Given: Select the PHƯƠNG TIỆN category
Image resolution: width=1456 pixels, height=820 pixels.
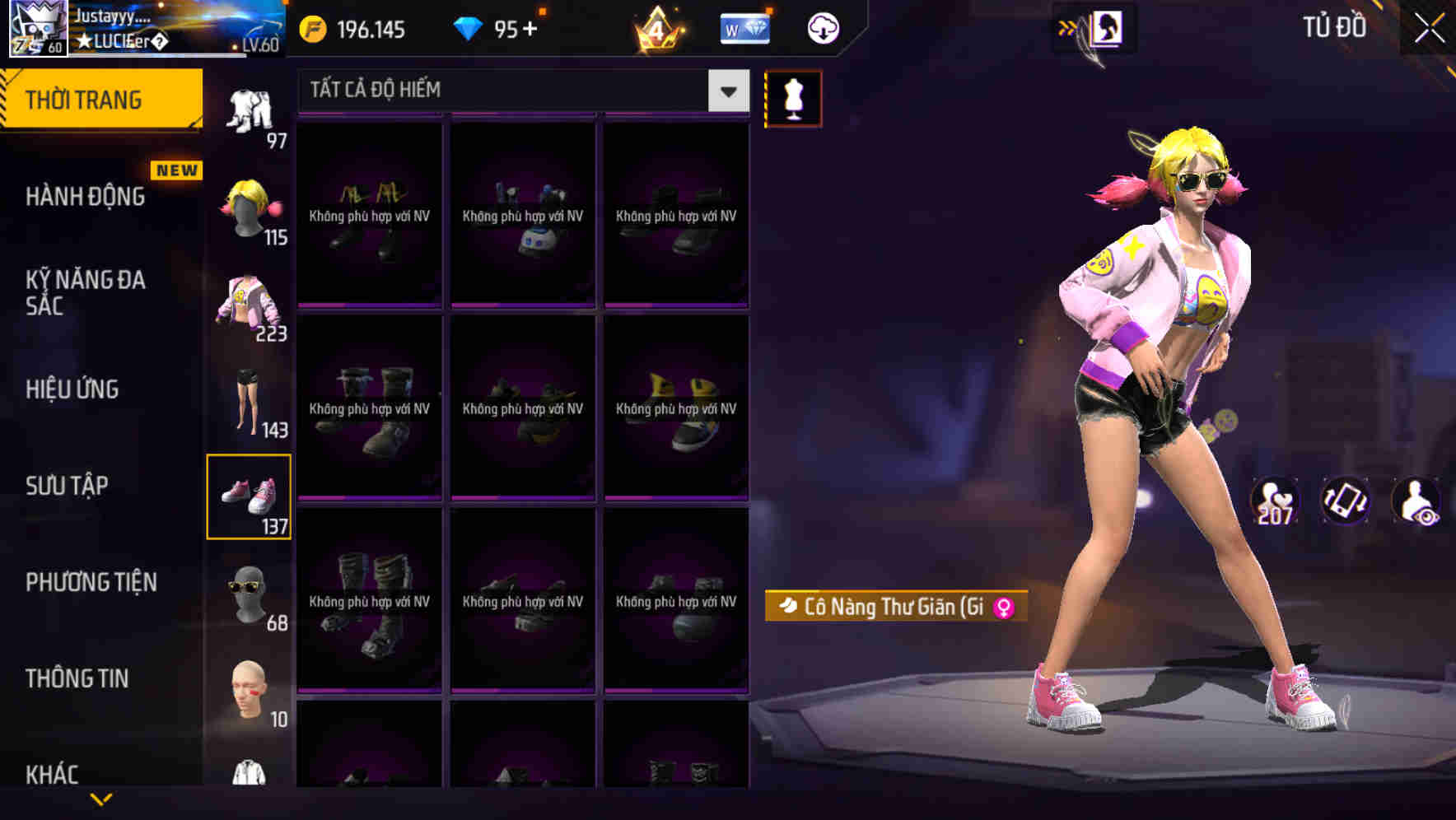Looking at the screenshot, I should point(91,582).
